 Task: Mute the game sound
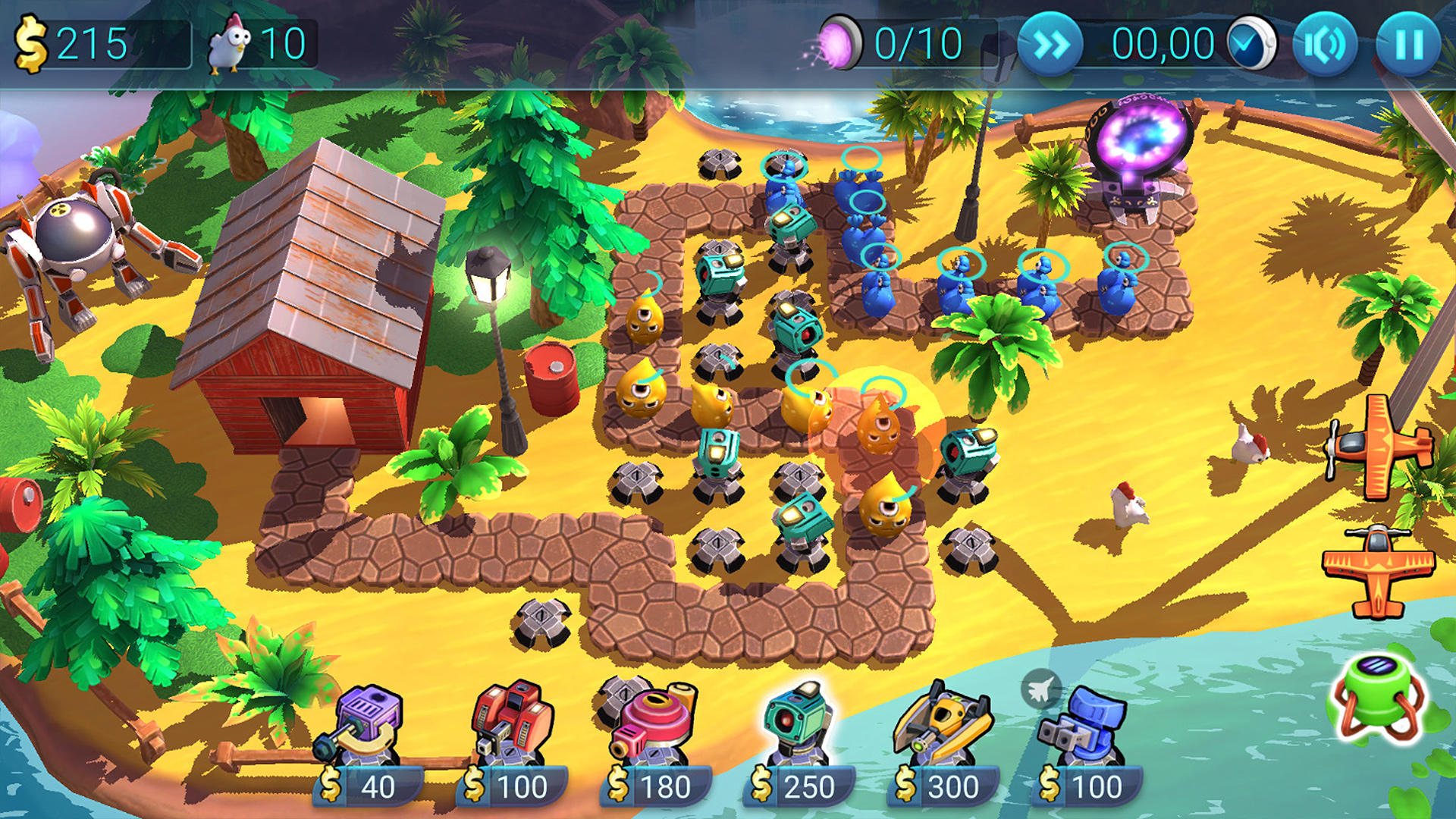point(1323,45)
